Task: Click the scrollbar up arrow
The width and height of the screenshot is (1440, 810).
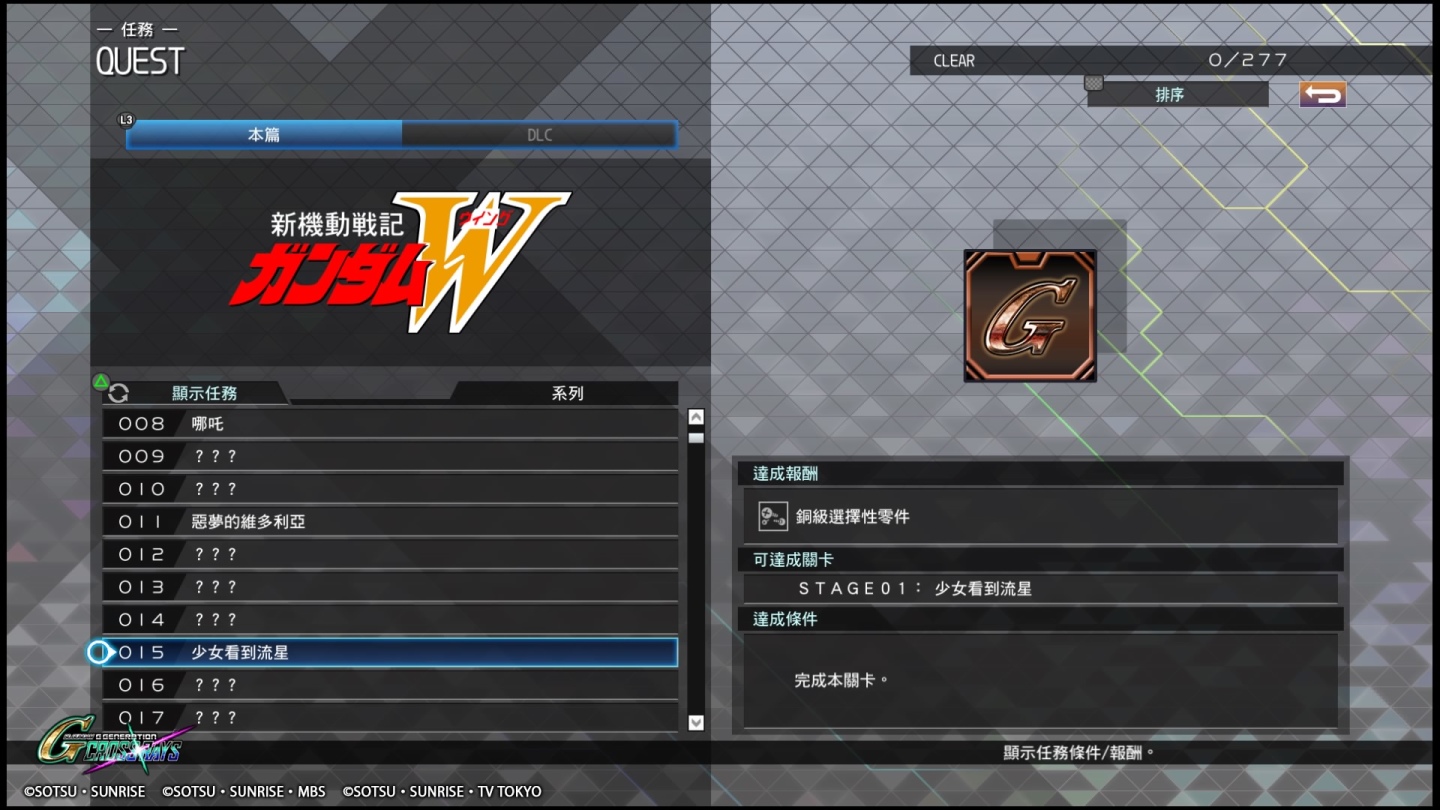Action: 695,415
